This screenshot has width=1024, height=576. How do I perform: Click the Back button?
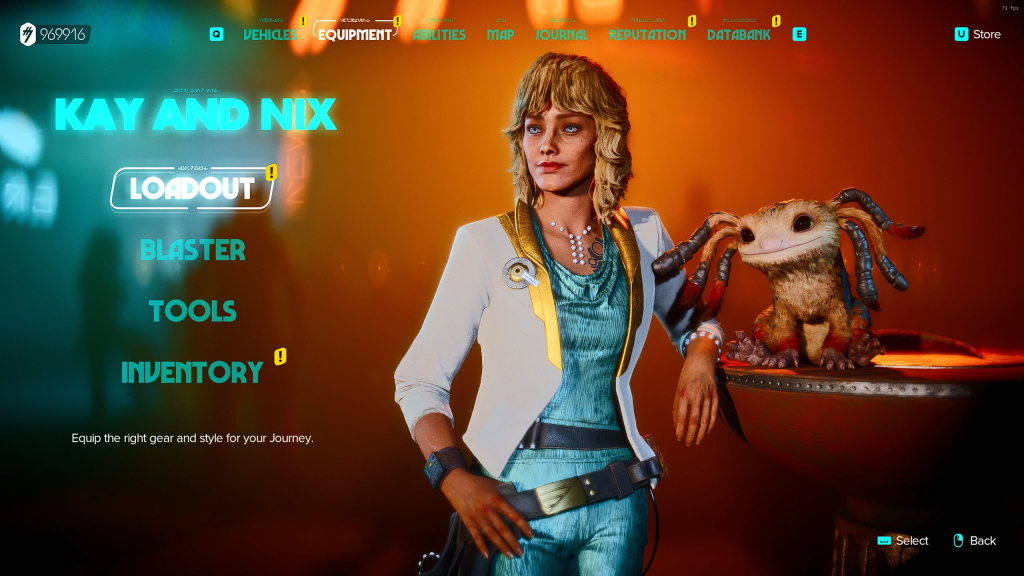(974, 541)
